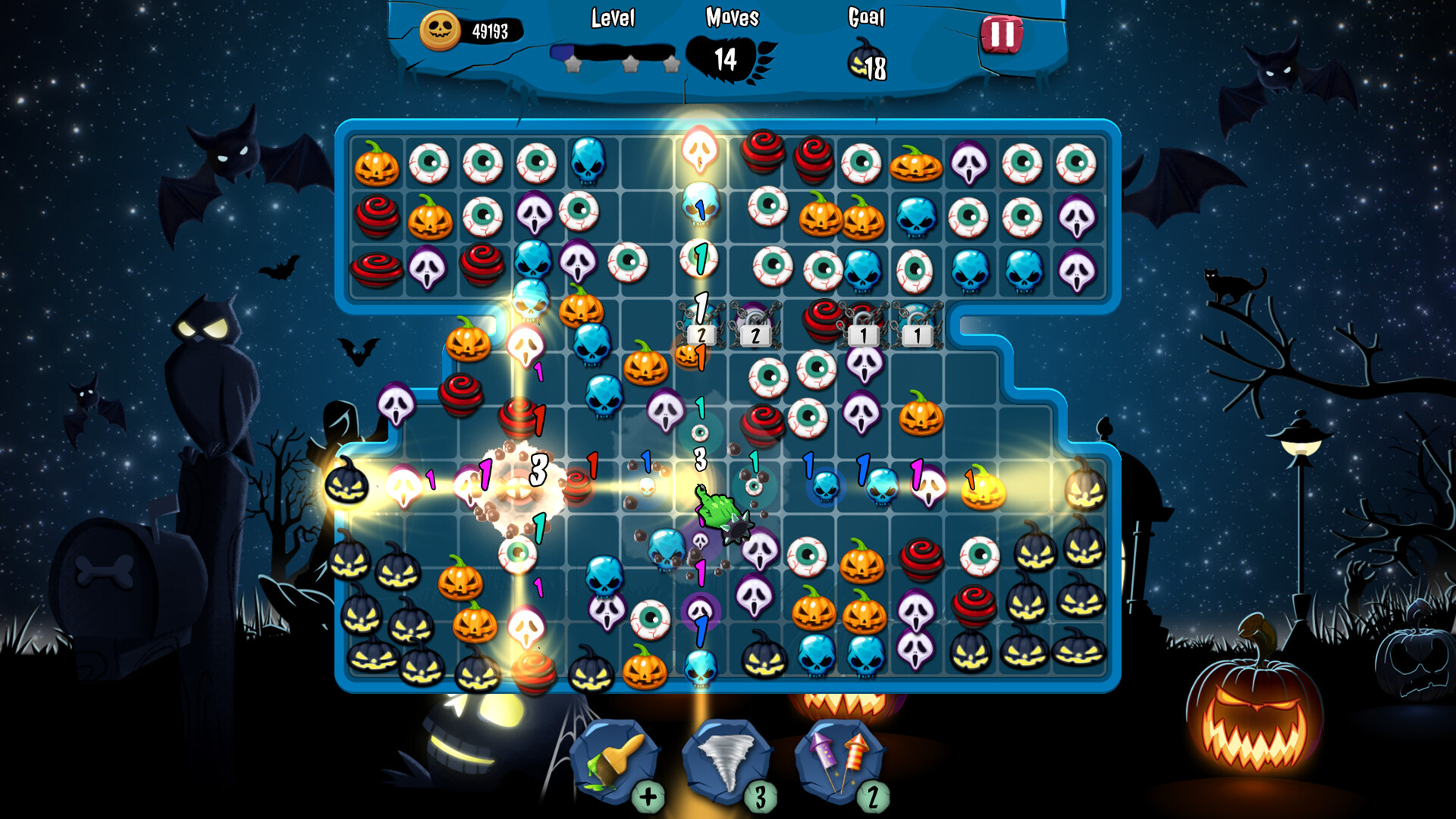Open the Level panel header
The height and width of the screenshot is (819, 1456).
pos(613,19)
